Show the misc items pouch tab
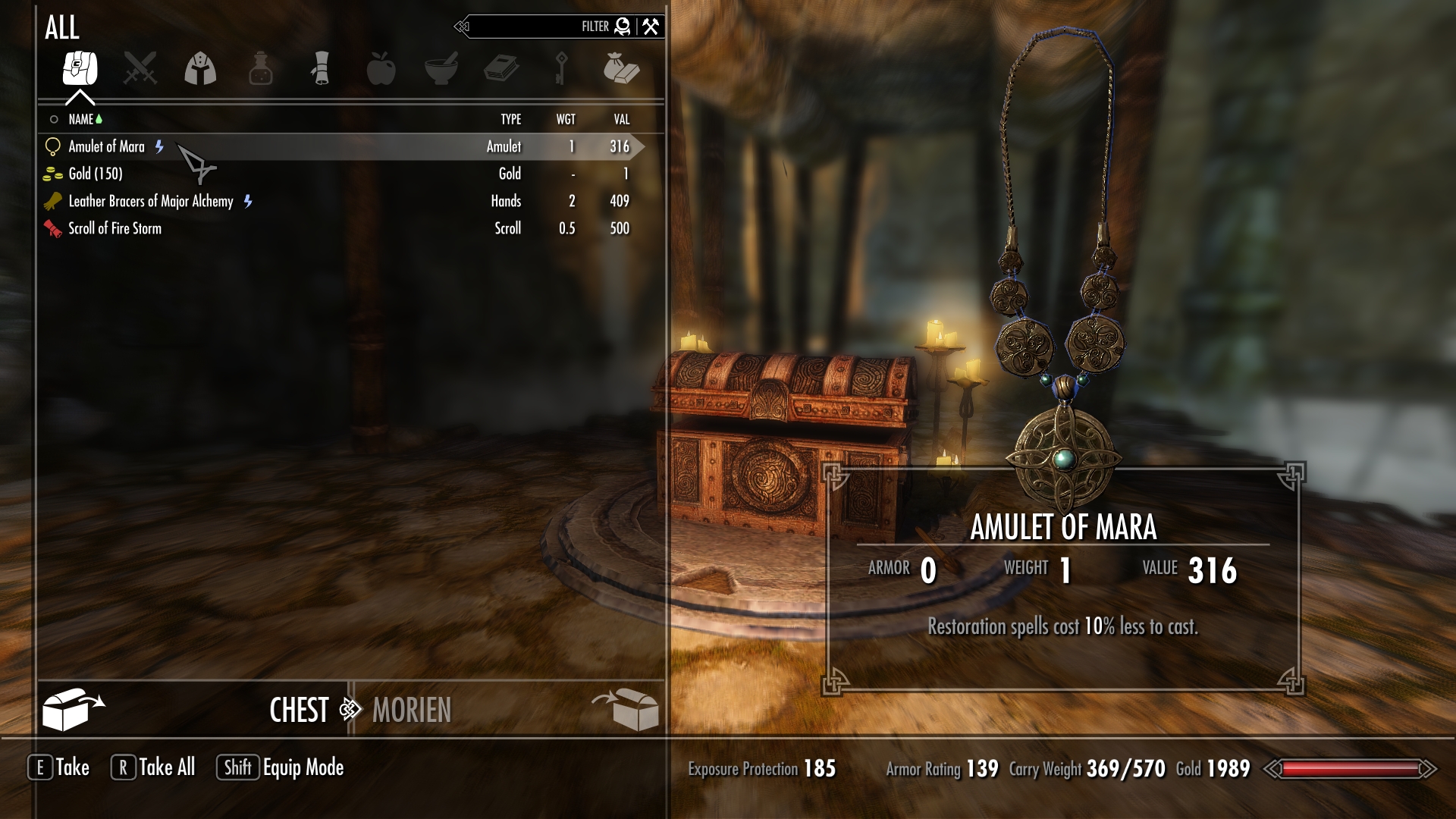This screenshot has height=819, width=1456. (x=621, y=68)
